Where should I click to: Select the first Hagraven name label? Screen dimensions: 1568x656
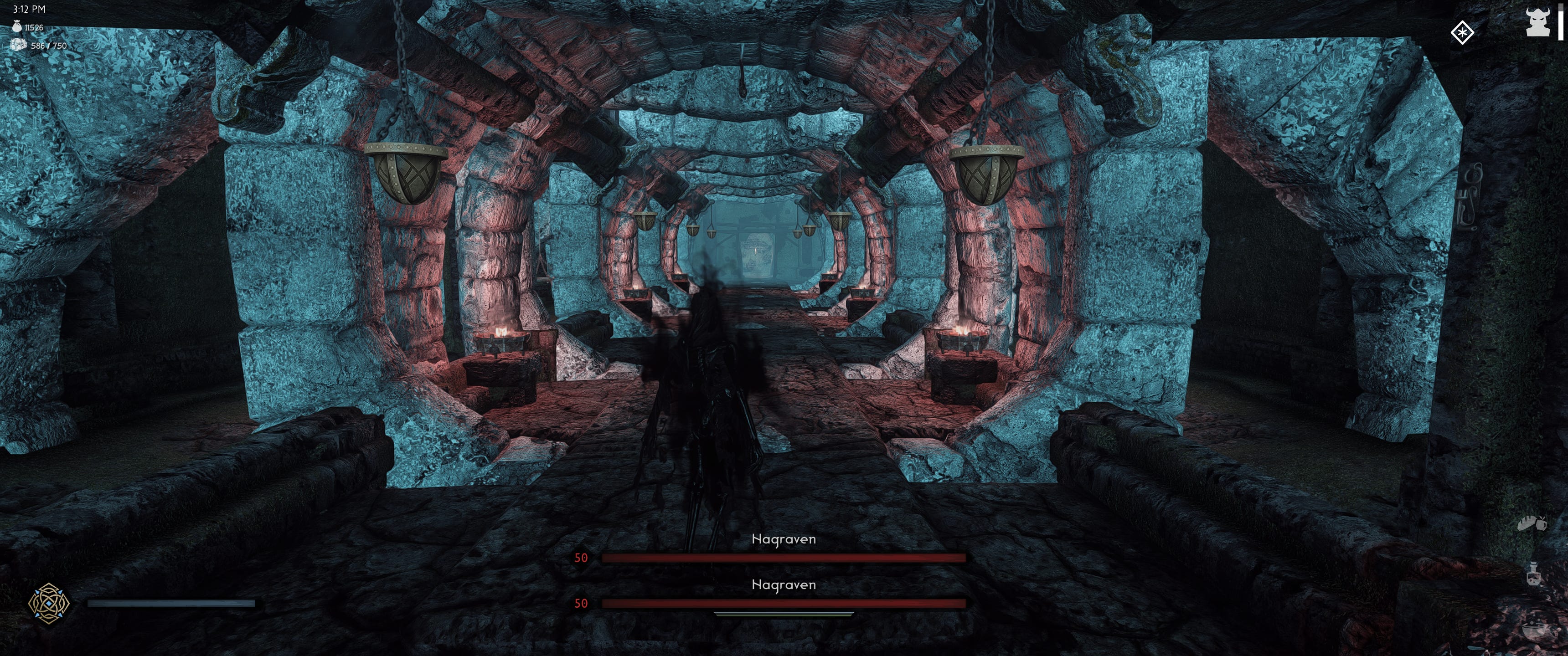[x=784, y=539]
